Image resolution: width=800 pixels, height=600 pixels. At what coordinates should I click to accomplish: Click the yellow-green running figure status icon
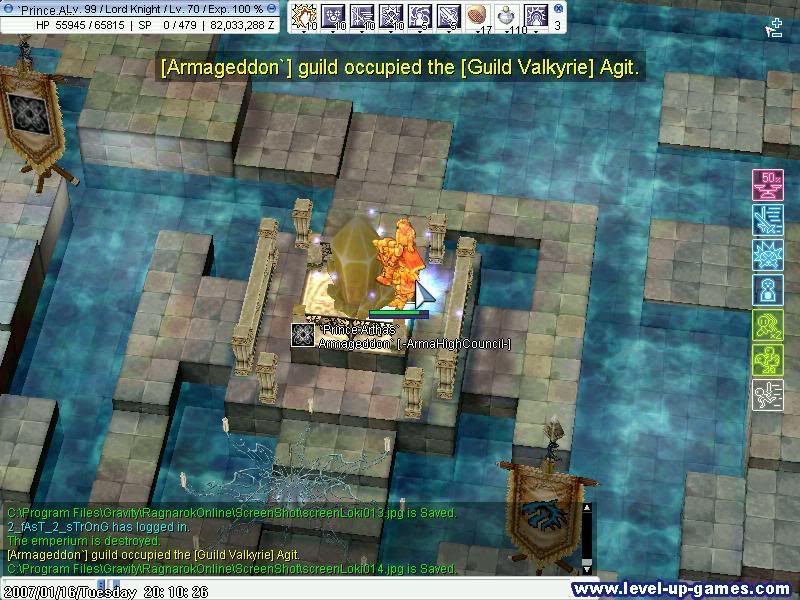(x=766, y=325)
